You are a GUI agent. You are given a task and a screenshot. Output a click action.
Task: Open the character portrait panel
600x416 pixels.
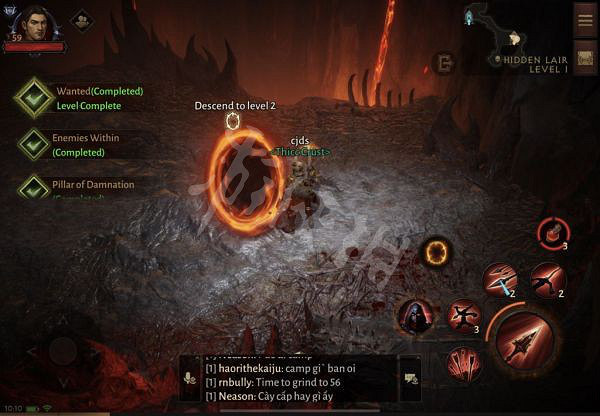click(x=36, y=24)
